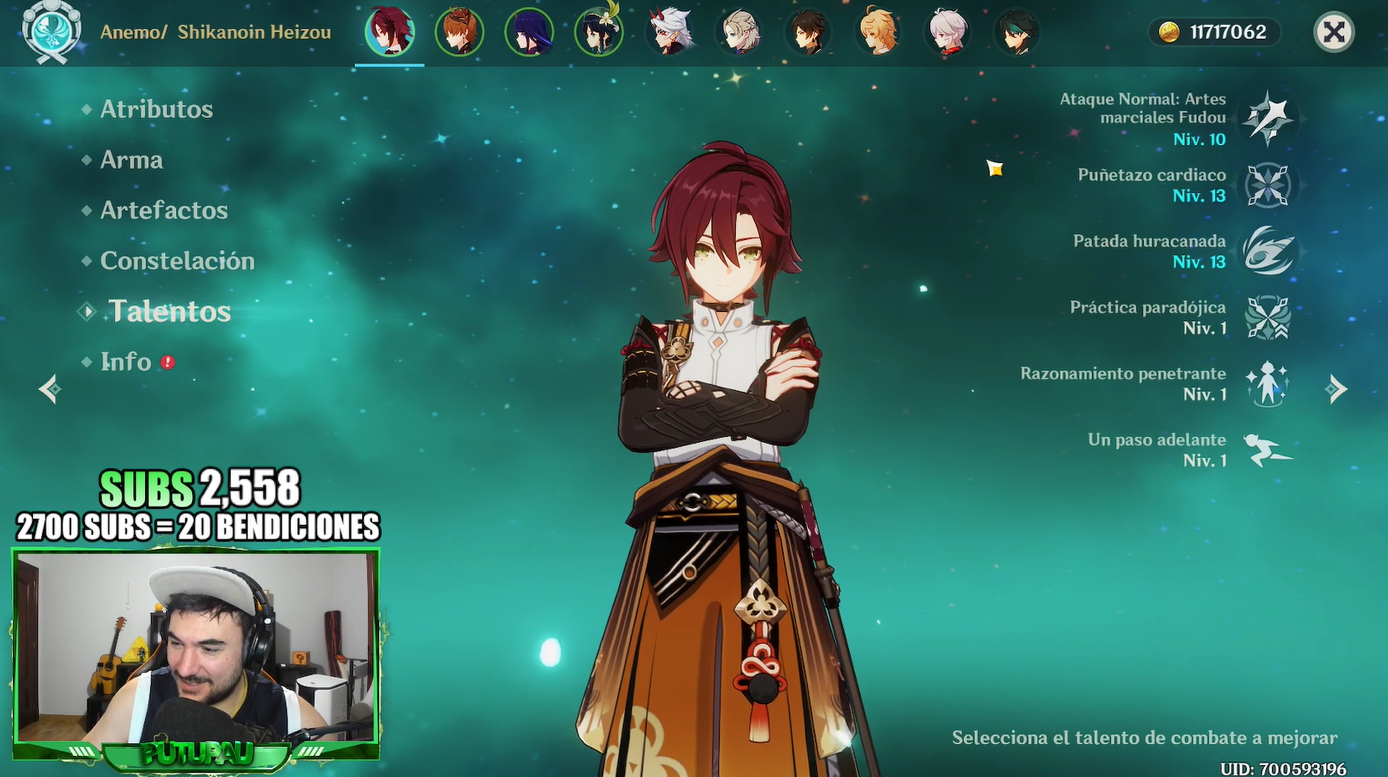Open the Info section
The width and height of the screenshot is (1388, 777).
coord(126,362)
